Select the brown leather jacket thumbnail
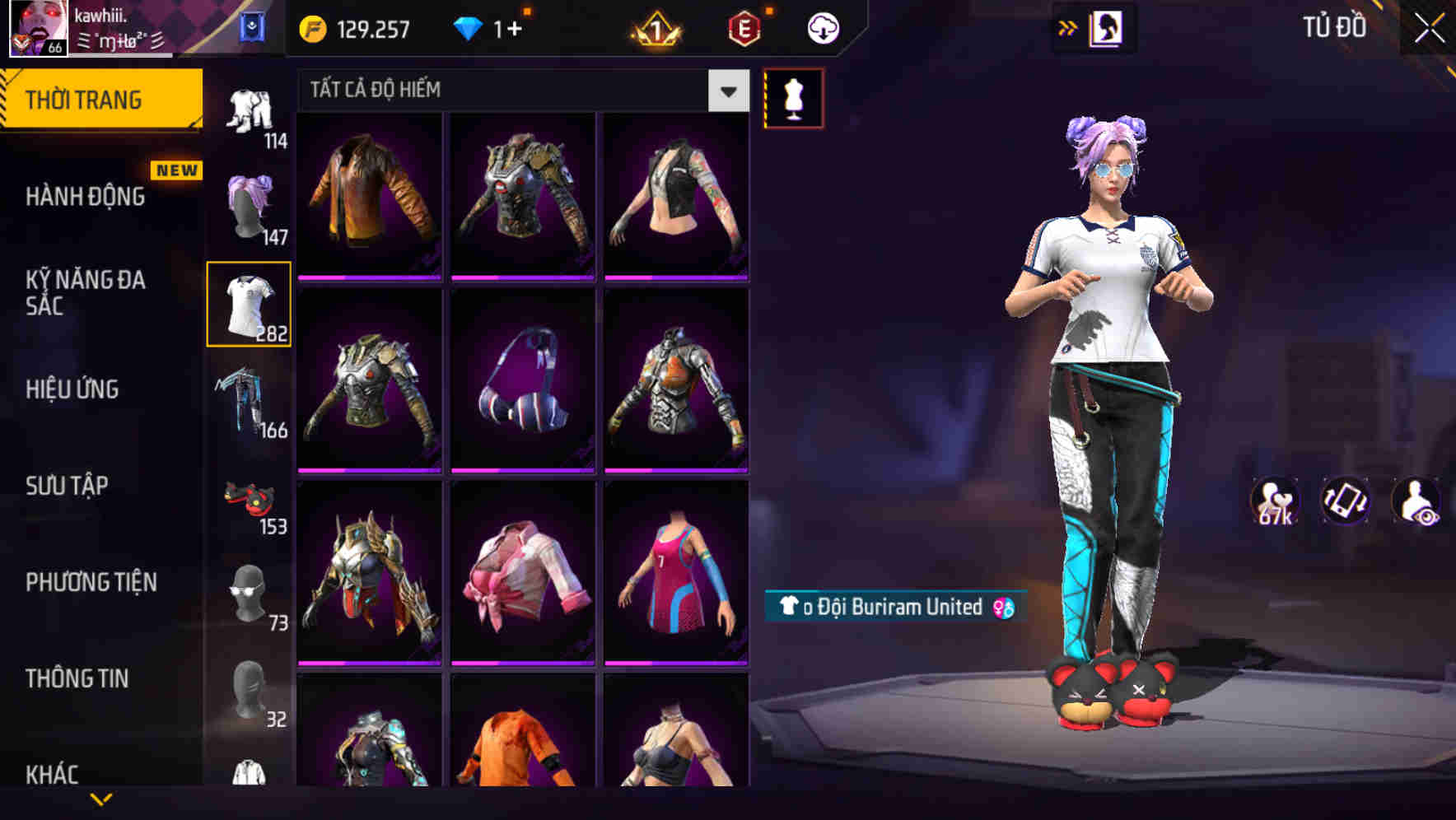 coord(367,198)
